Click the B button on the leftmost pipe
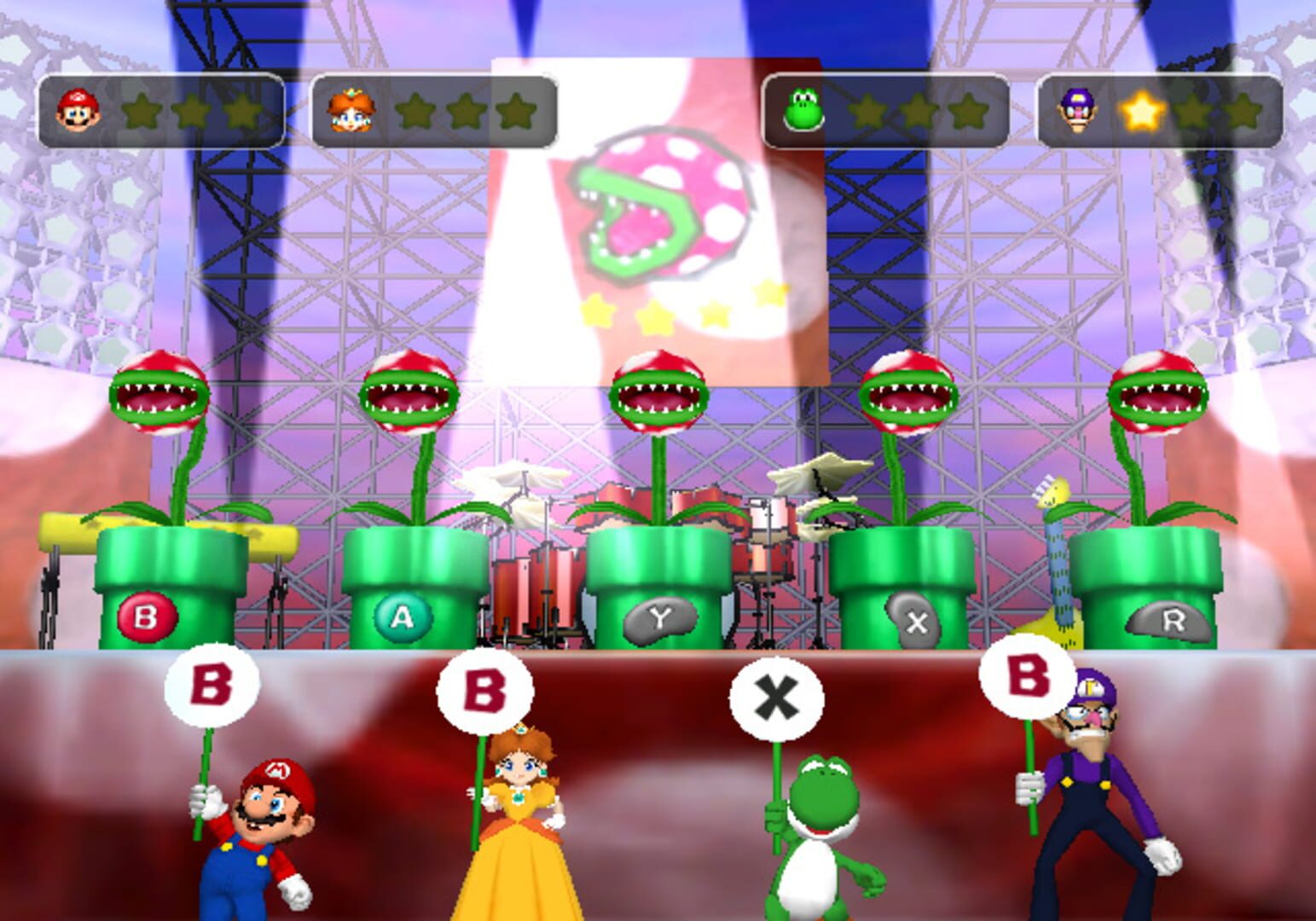1316x921 pixels. pos(146,617)
